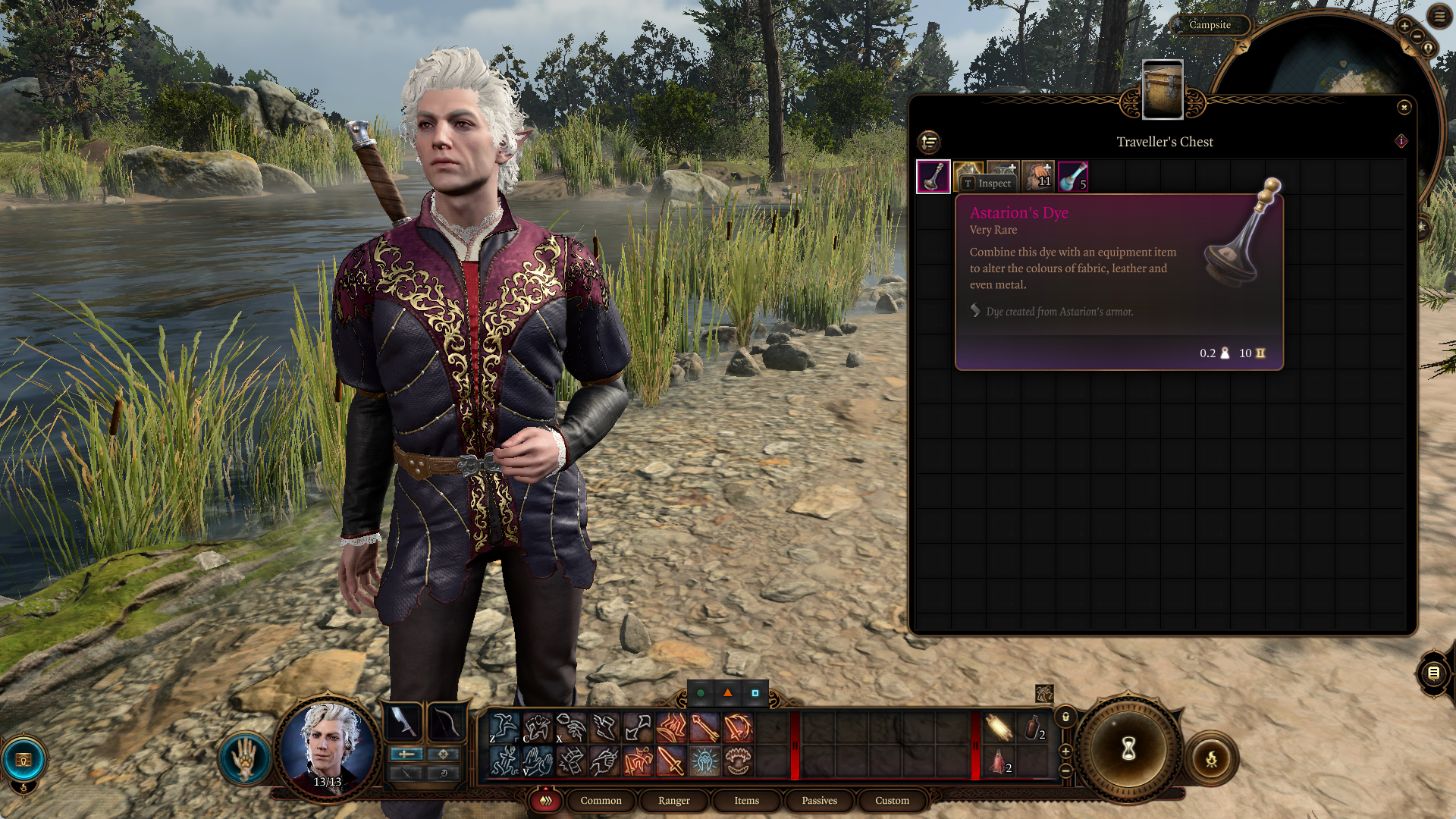
Task: Use the scroll item in hotbar
Action: [x=999, y=728]
